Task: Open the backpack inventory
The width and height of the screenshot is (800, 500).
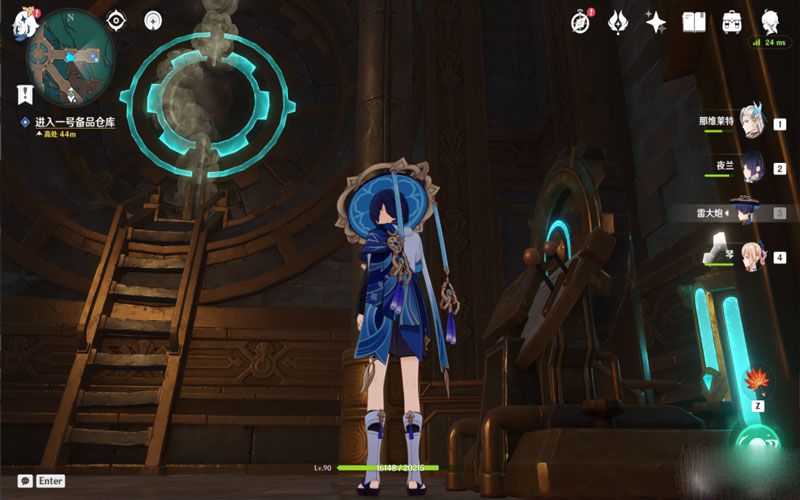Action: click(731, 21)
